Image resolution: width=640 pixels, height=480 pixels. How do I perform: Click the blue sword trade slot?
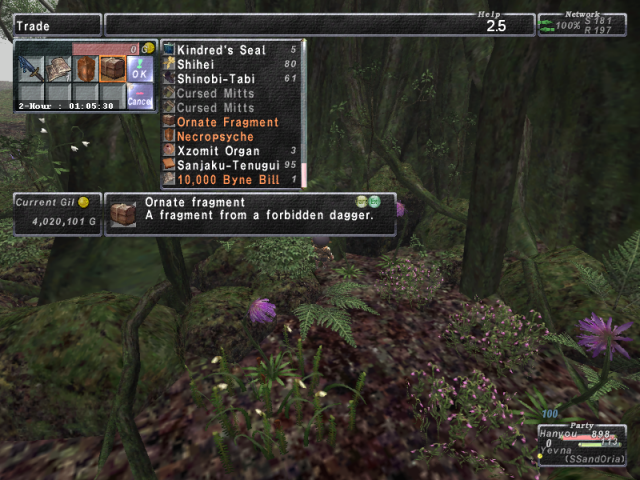pyautogui.click(x=31, y=69)
